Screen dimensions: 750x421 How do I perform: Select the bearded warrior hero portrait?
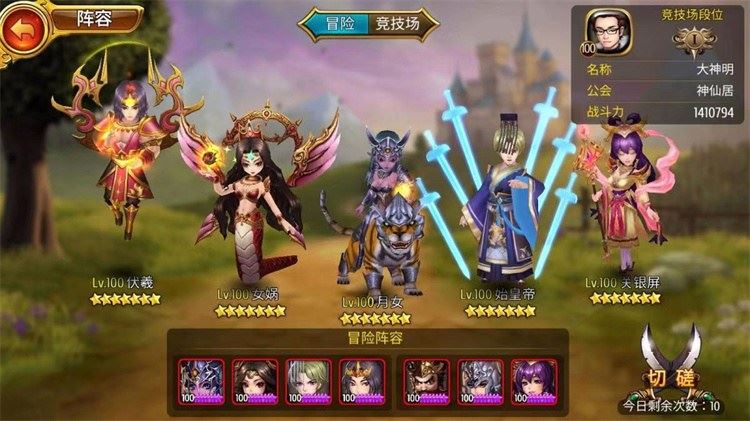(x=423, y=380)
